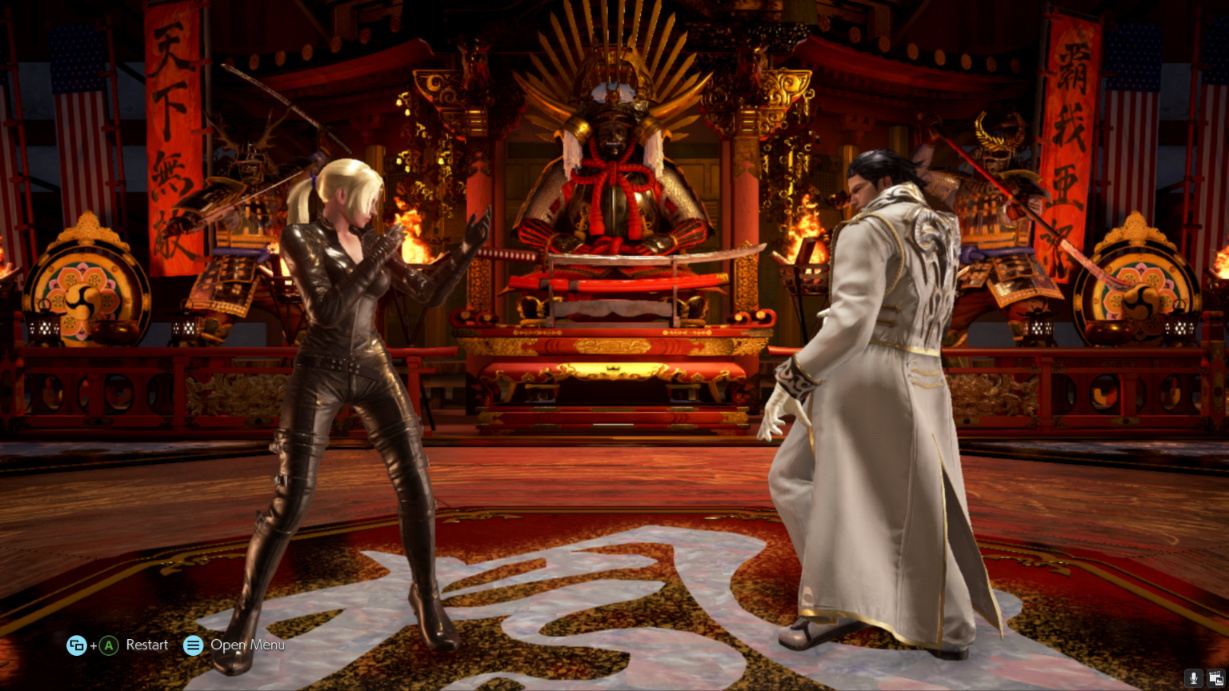Screen dimensions: 1229x691
Task: Toggle the microphone overlay icon
Action: coord(1193,679)
